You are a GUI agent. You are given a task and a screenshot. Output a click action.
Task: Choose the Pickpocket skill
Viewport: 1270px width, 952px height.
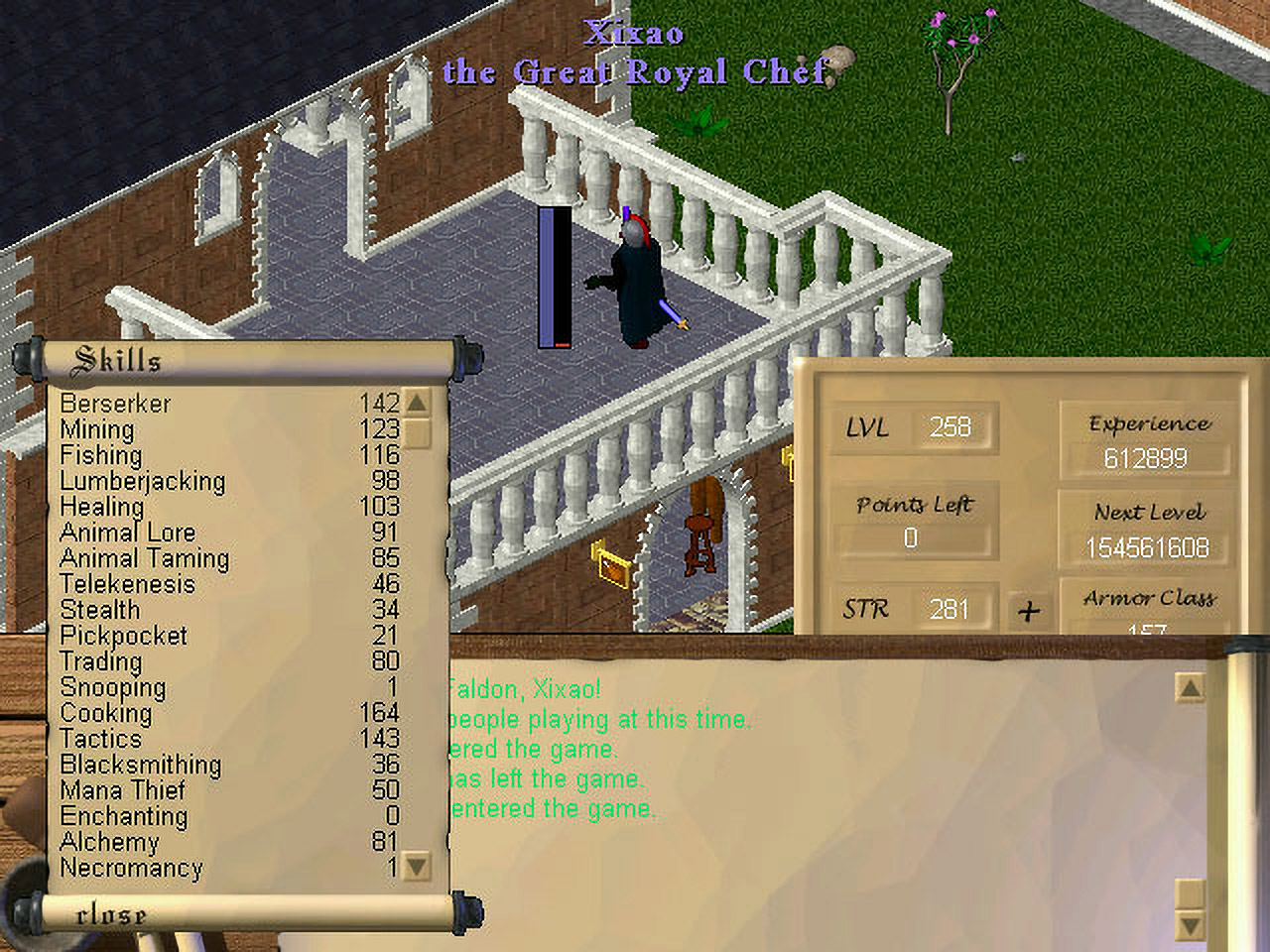click(124, 636)
